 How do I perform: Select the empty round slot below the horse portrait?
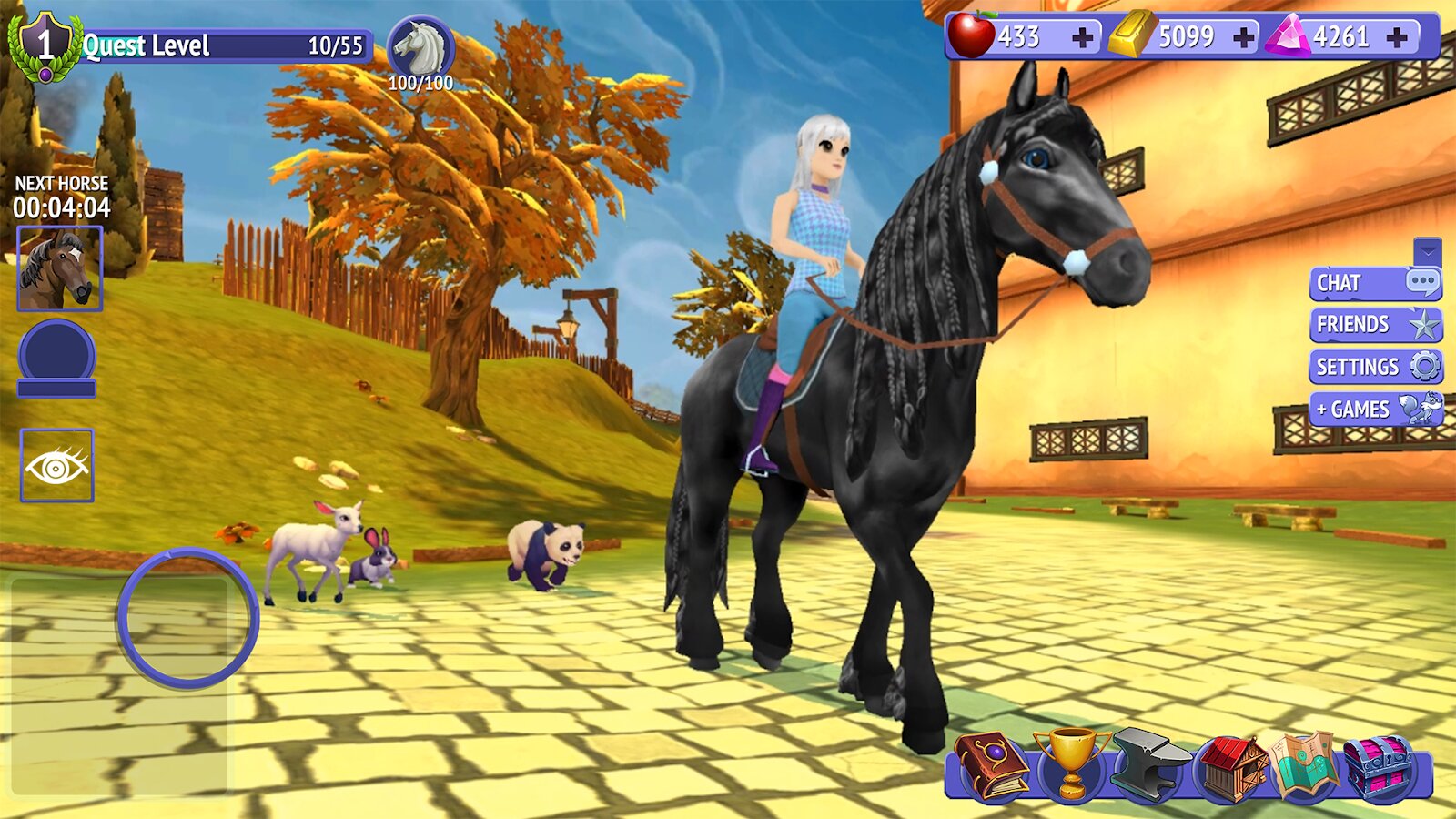(56, 357)
